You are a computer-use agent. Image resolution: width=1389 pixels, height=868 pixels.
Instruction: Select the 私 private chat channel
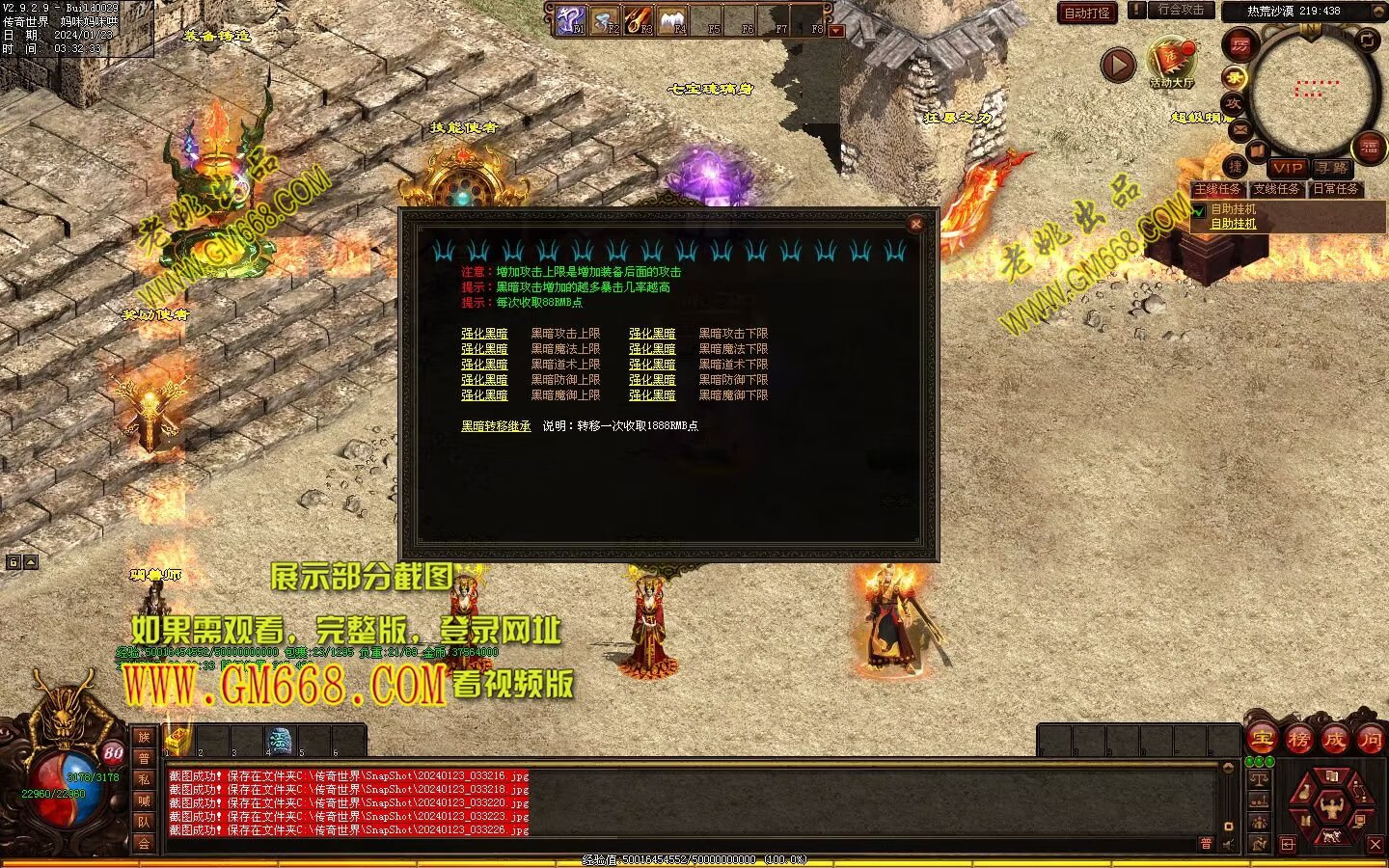pyautogui.click(x=144, y=779)
